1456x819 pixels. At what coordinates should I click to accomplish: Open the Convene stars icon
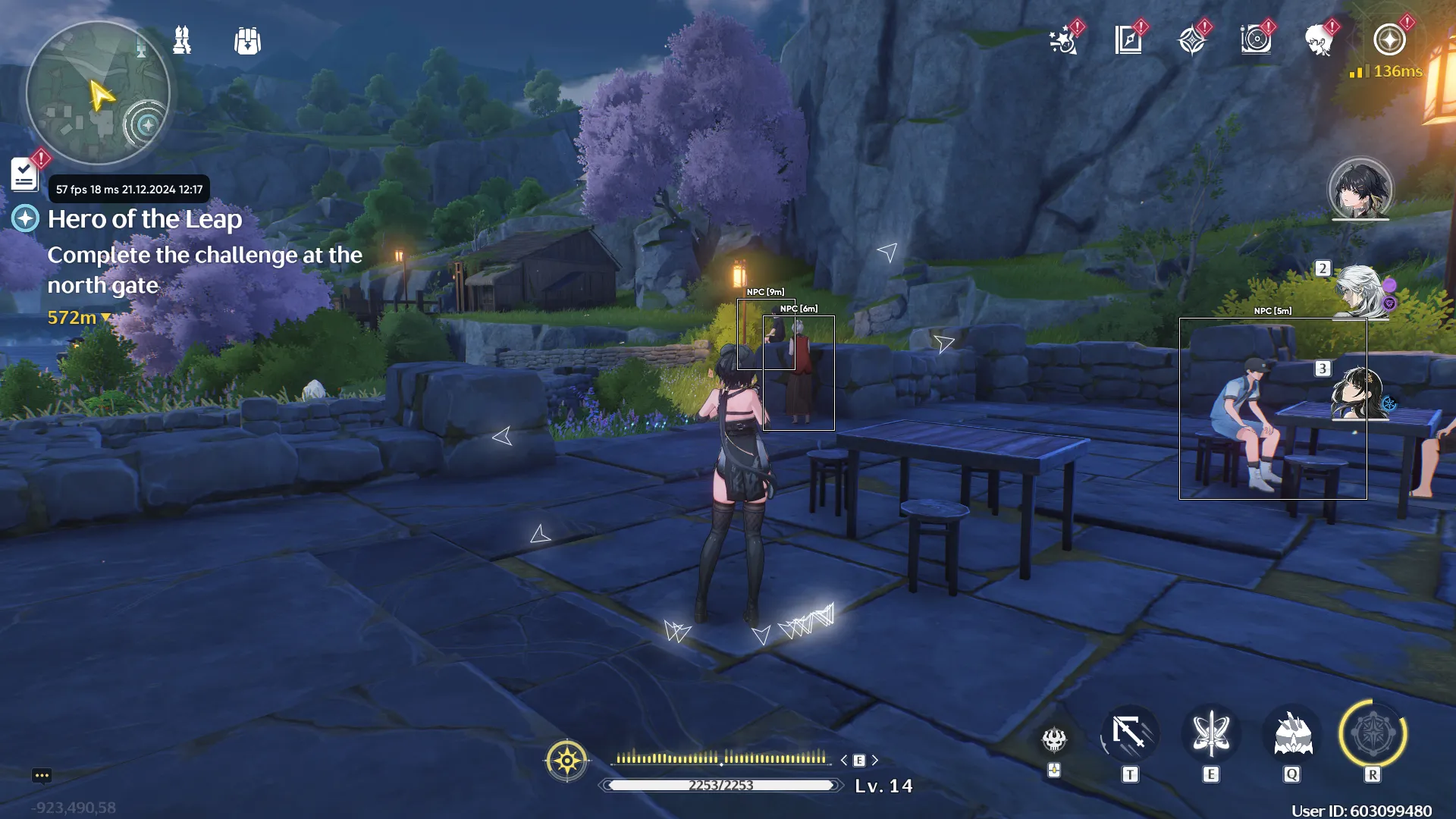coord(1064,40)
